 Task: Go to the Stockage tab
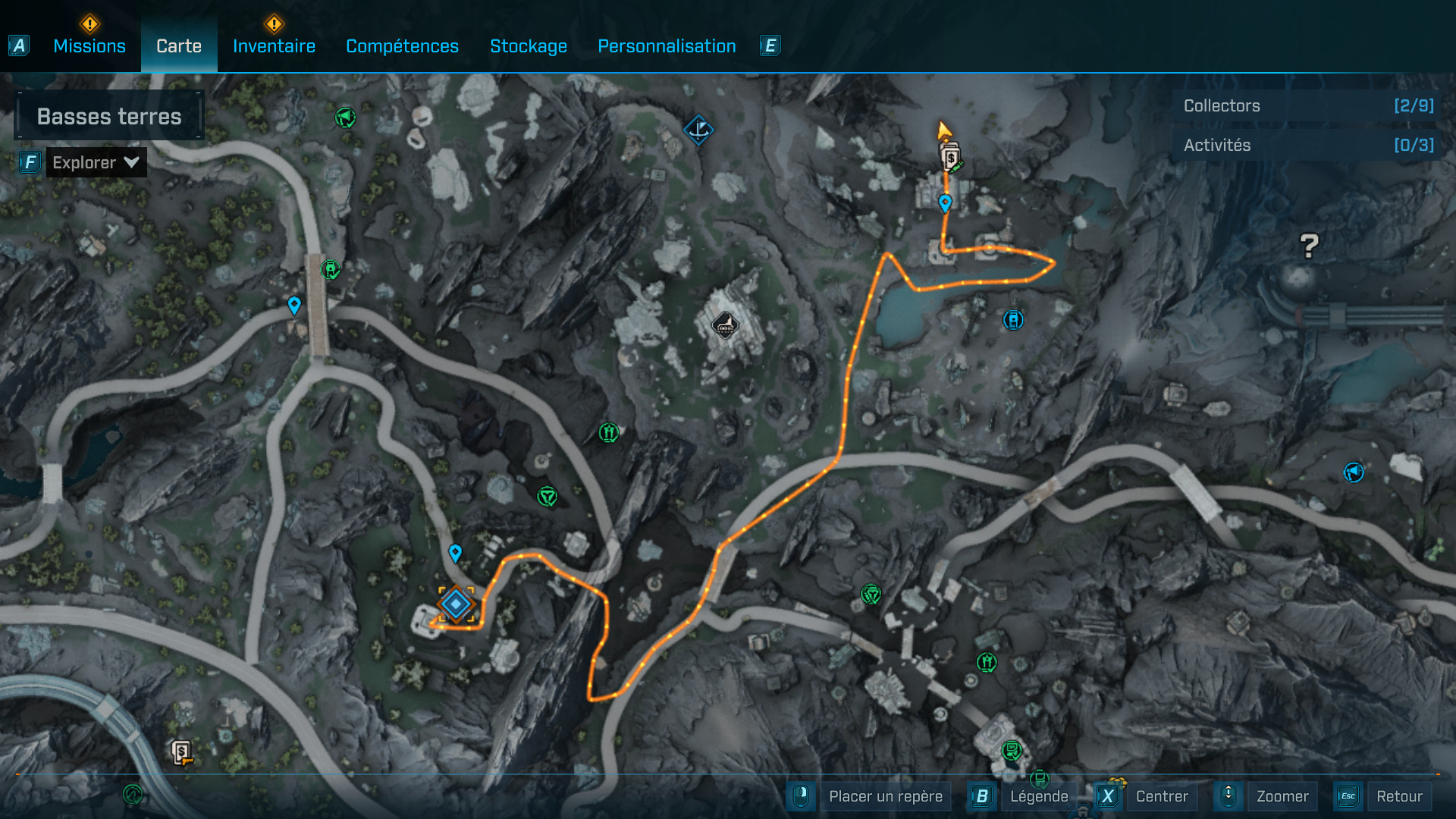click(x=529, y=46)
